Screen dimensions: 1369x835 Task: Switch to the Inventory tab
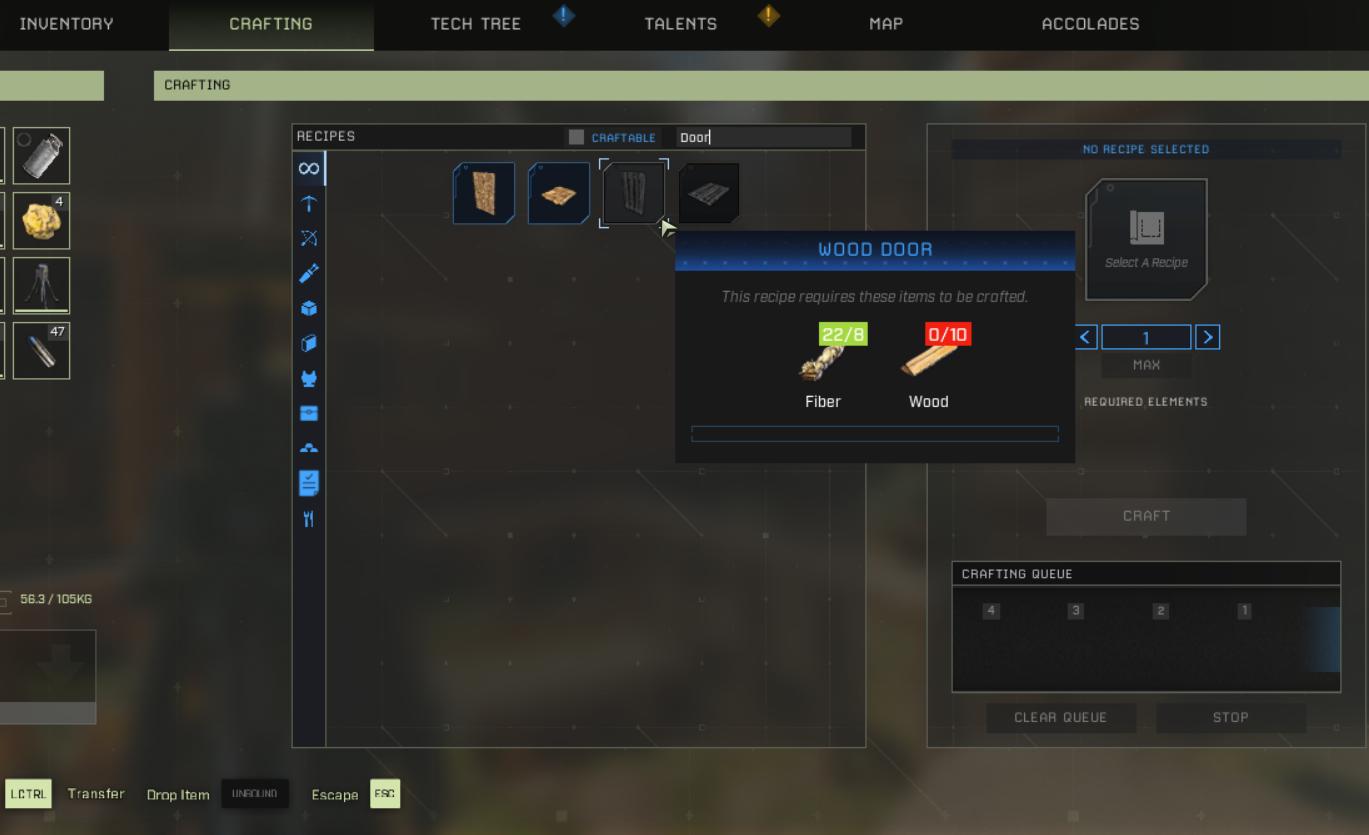click(66, 24)
